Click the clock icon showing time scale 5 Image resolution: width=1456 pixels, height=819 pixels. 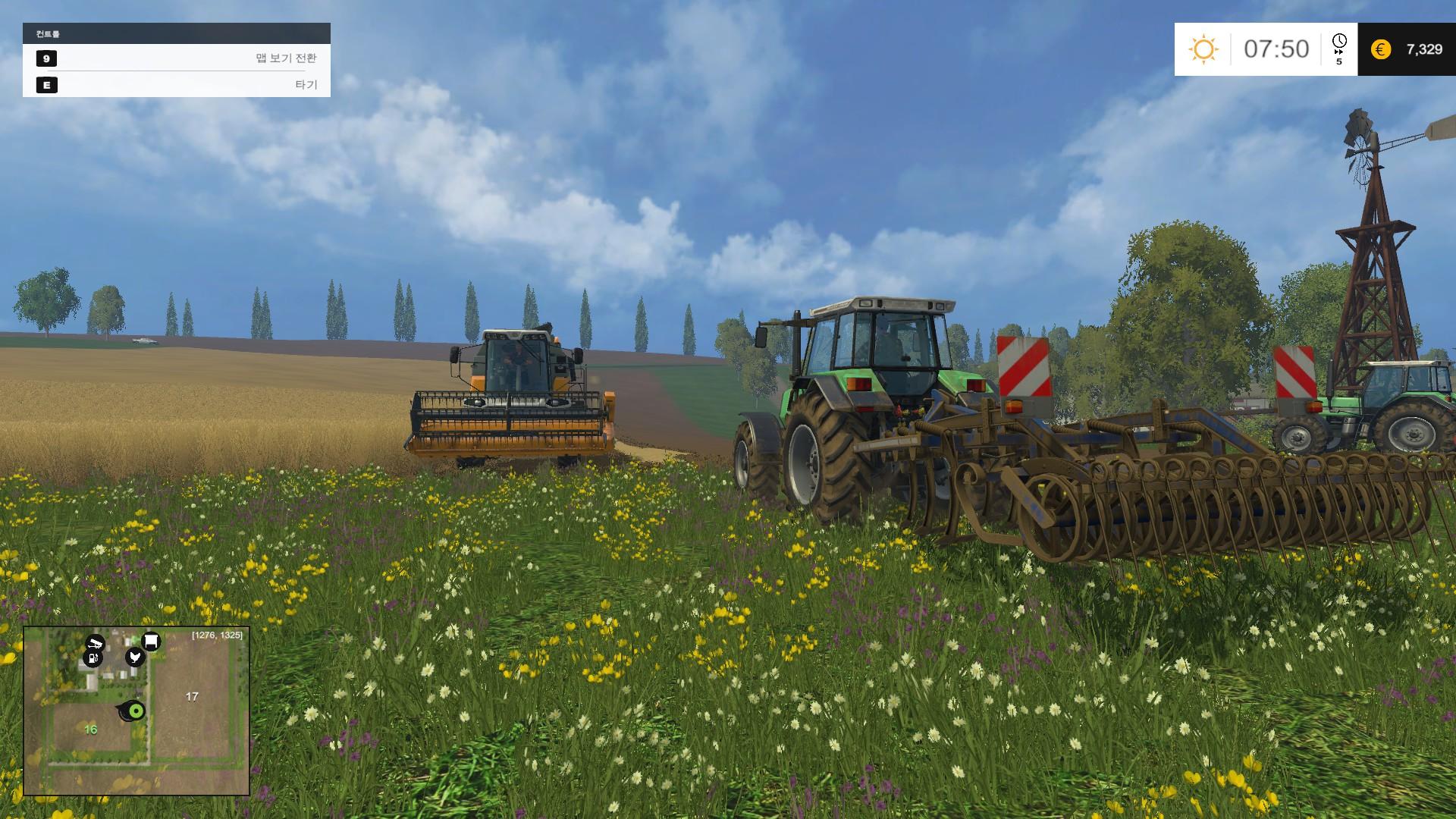(1339, 40)
